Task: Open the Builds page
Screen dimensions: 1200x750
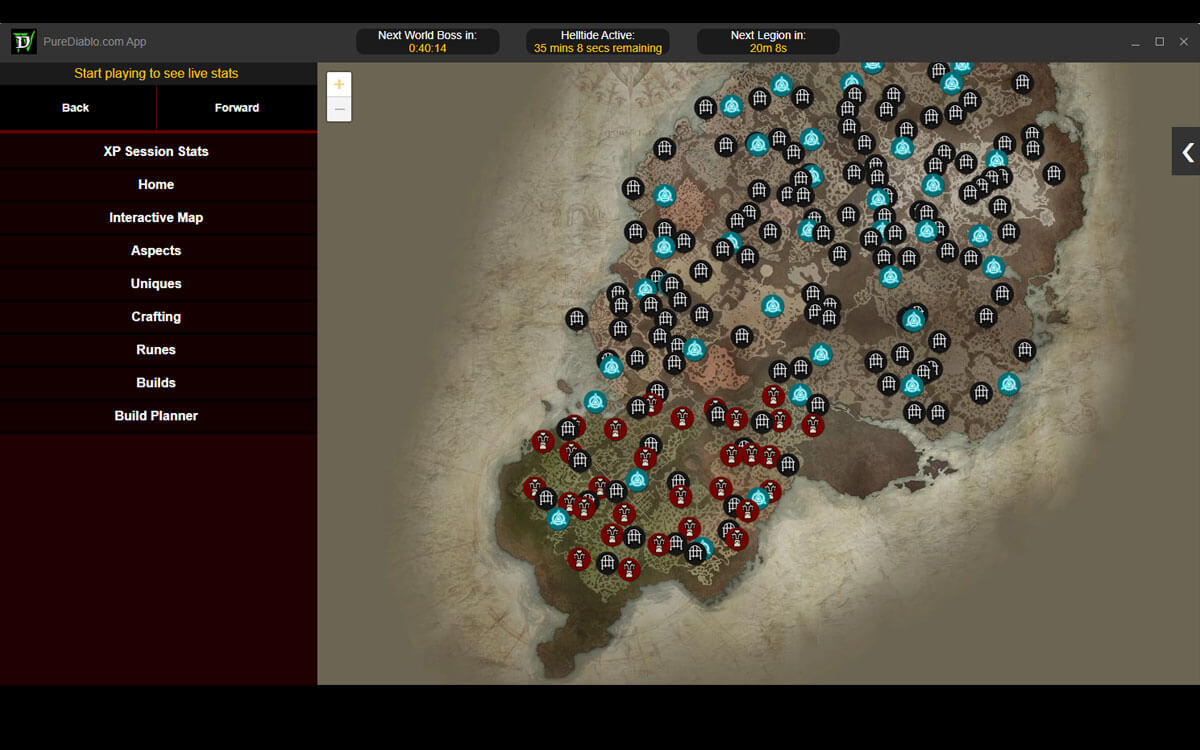Action: point(156,382)
